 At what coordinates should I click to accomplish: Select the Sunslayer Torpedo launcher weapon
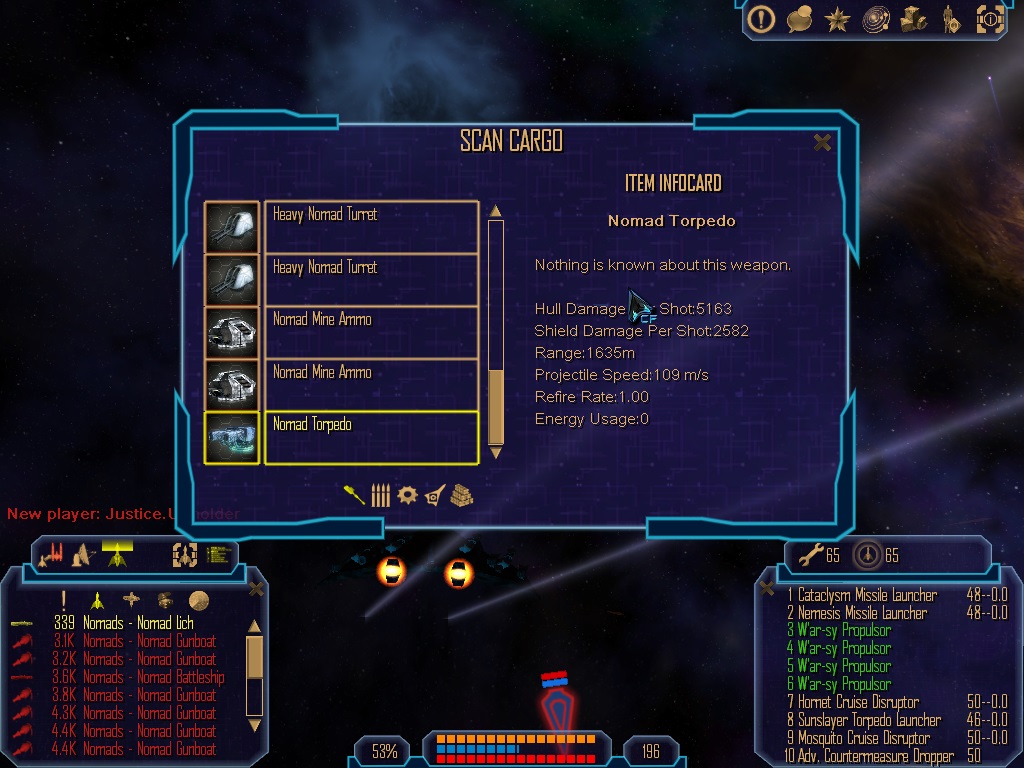pyautogui.click(x=869, y=720)
